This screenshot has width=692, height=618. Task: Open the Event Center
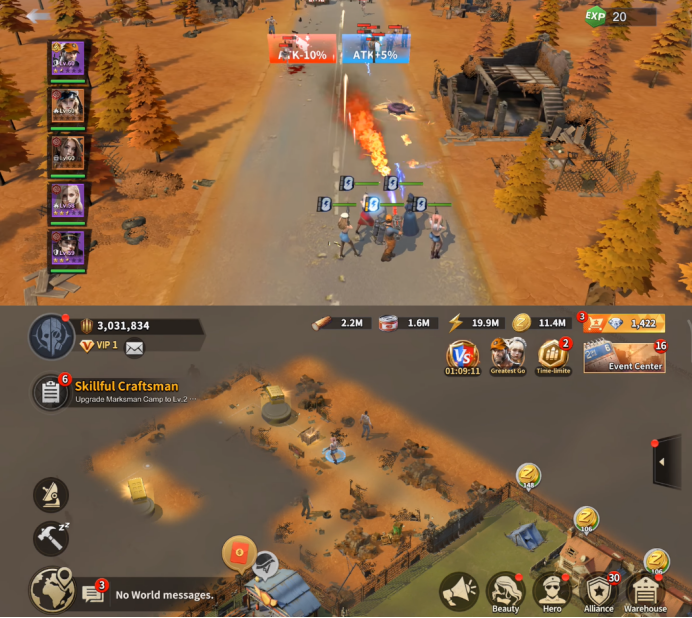pos(623,358)
